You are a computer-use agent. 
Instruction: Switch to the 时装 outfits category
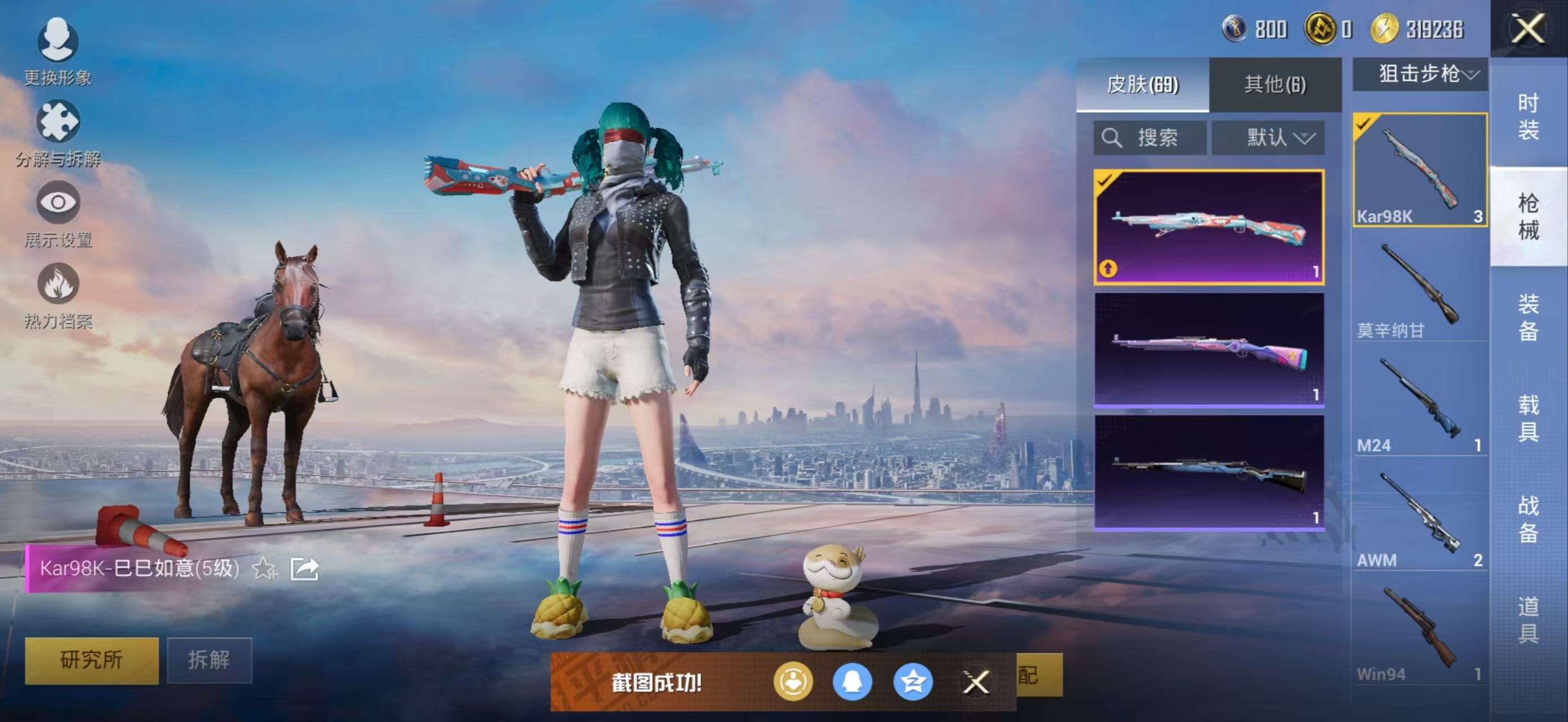click(1528, 116)
